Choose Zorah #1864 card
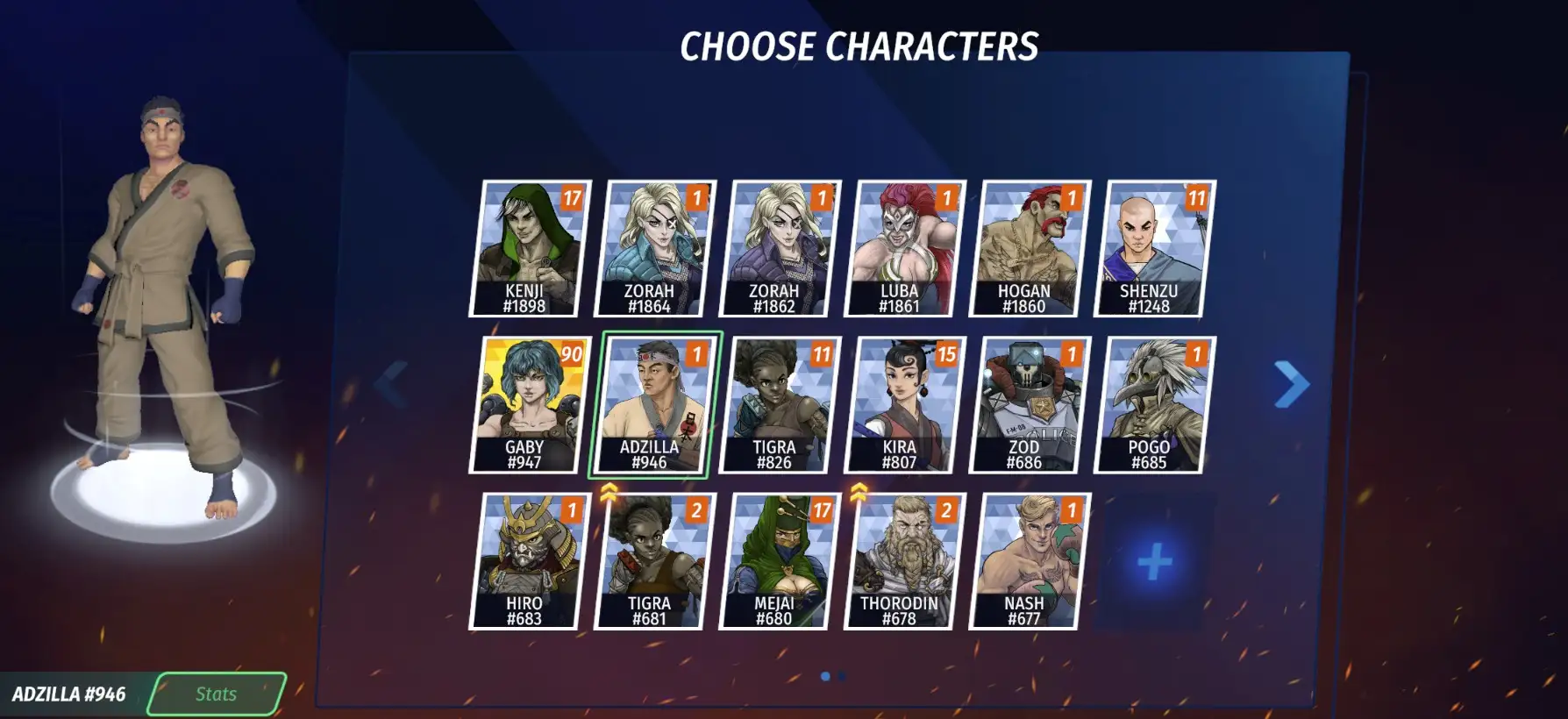This screenshot has width=1568, height=719. click(x=654, y=248)
